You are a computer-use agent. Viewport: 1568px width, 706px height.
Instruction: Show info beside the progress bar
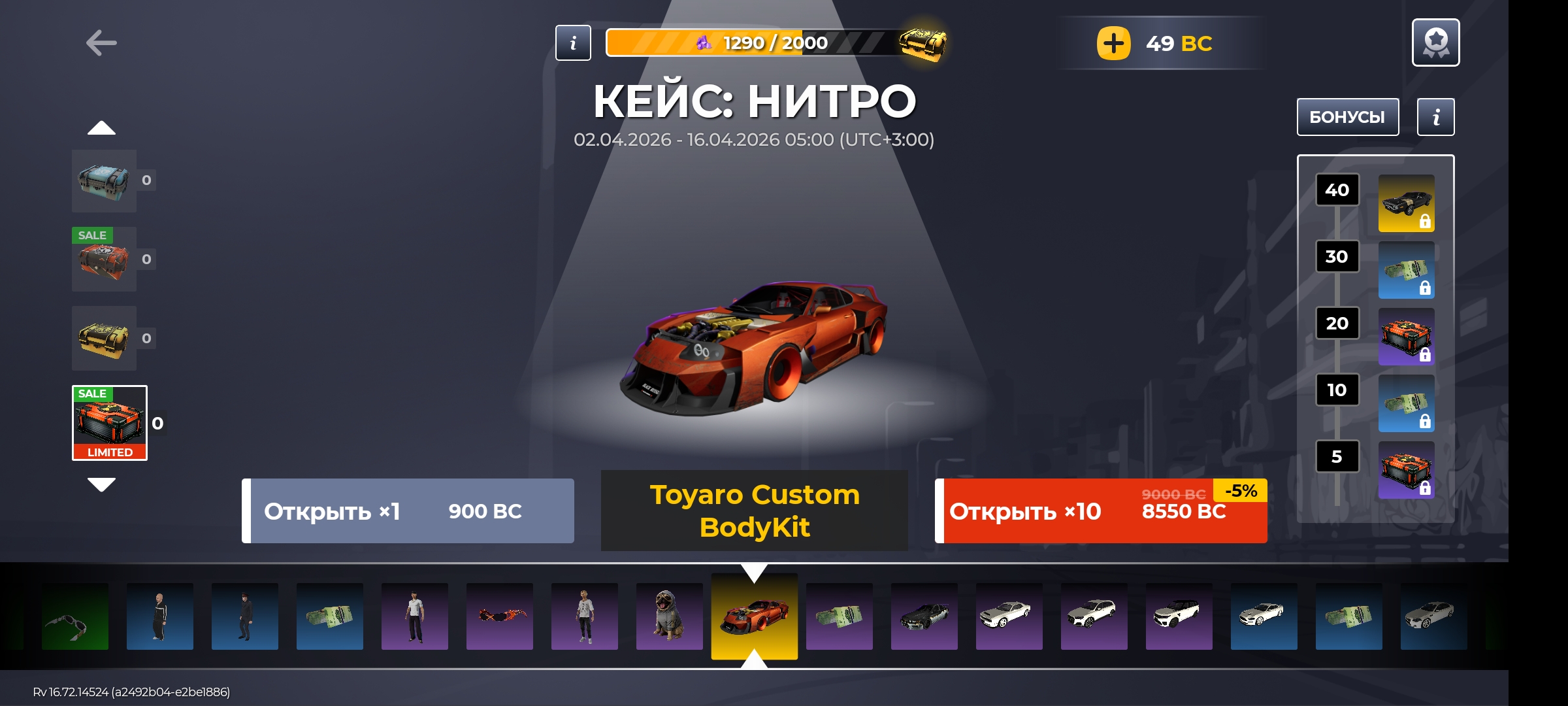point(573,43)
